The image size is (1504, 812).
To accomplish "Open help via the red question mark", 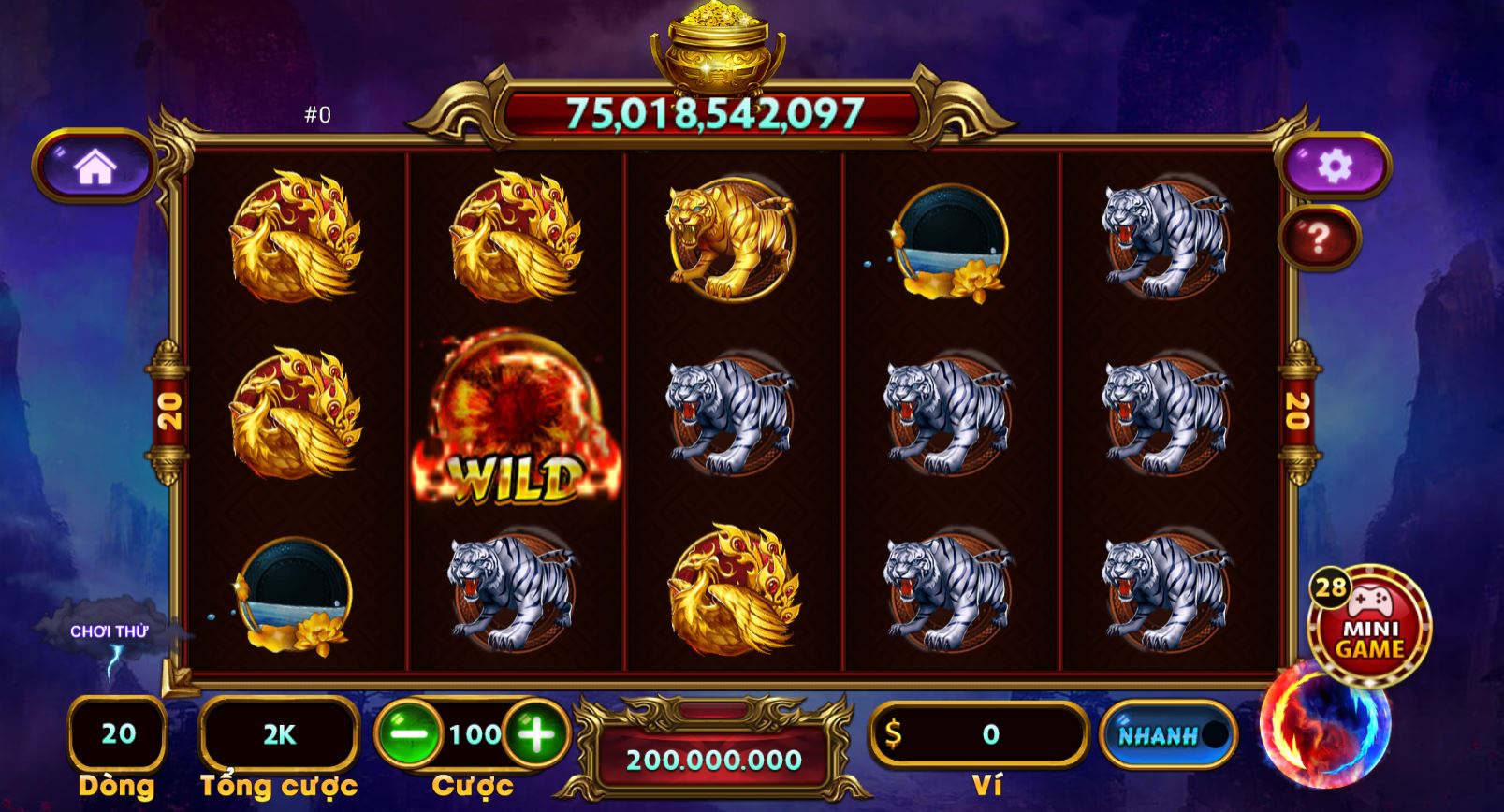I will 1320,235.
